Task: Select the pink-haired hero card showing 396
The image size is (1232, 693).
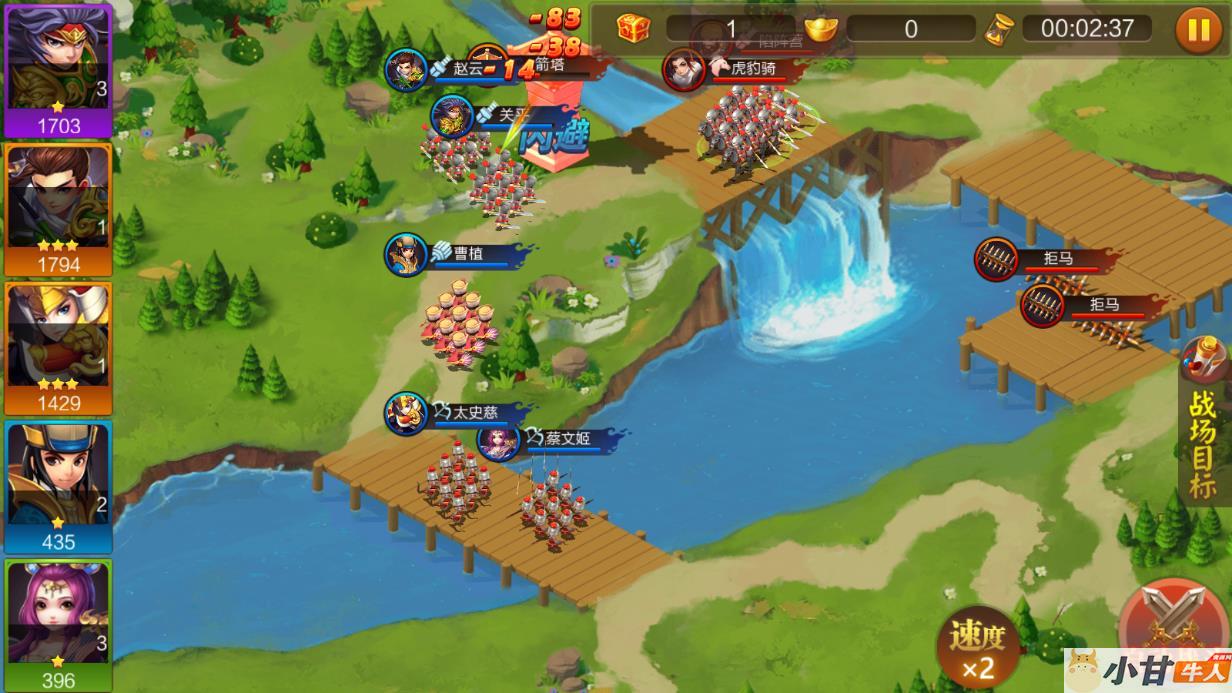Action: (x=58, y=624)
